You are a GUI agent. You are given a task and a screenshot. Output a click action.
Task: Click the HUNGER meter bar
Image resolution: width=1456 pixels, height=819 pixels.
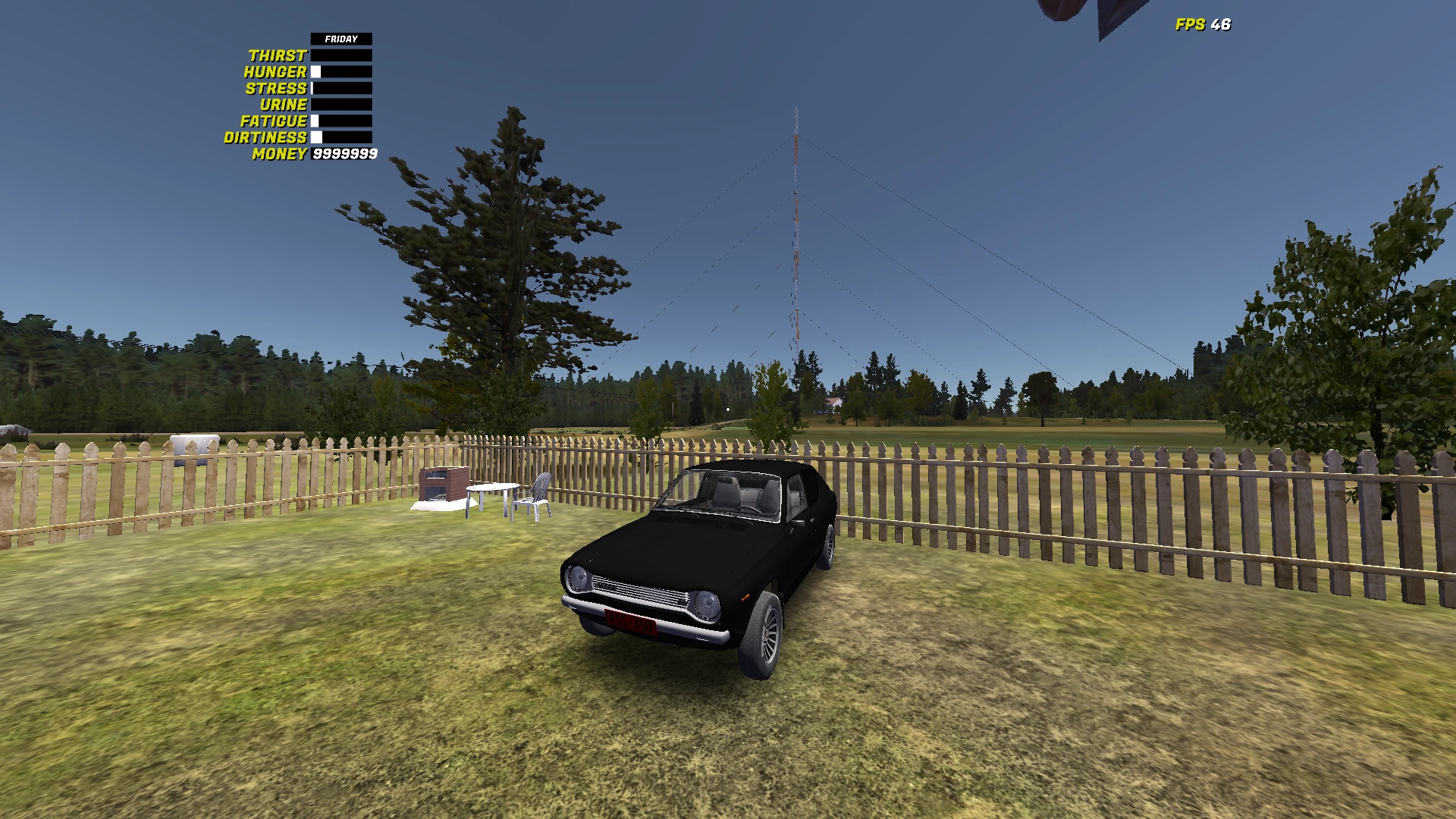(x=341, y=71)
